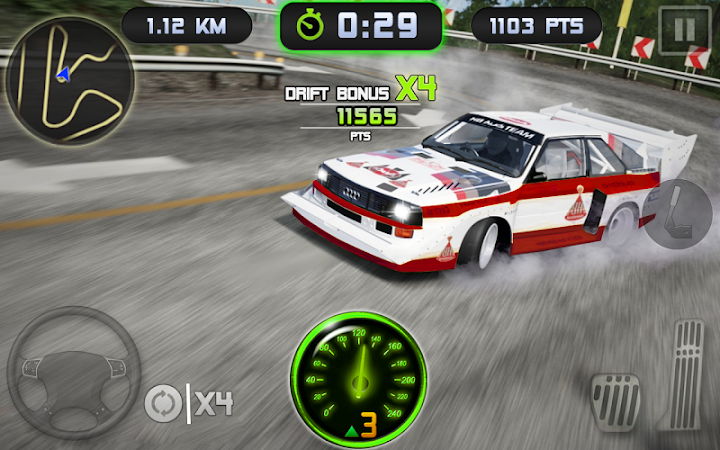Turn the steering wheel control

point(73,372)
